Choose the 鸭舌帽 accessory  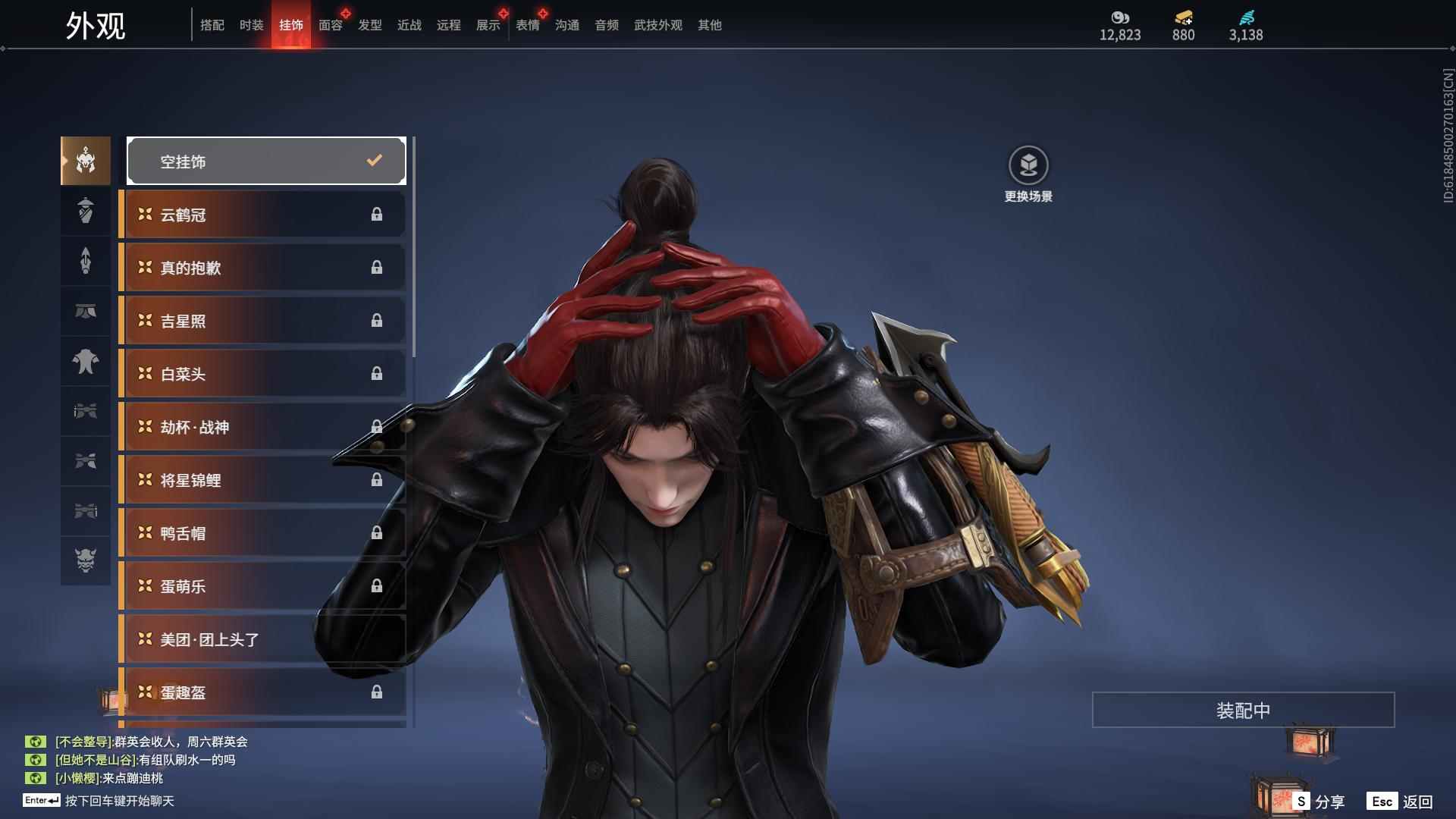[262, 533]
